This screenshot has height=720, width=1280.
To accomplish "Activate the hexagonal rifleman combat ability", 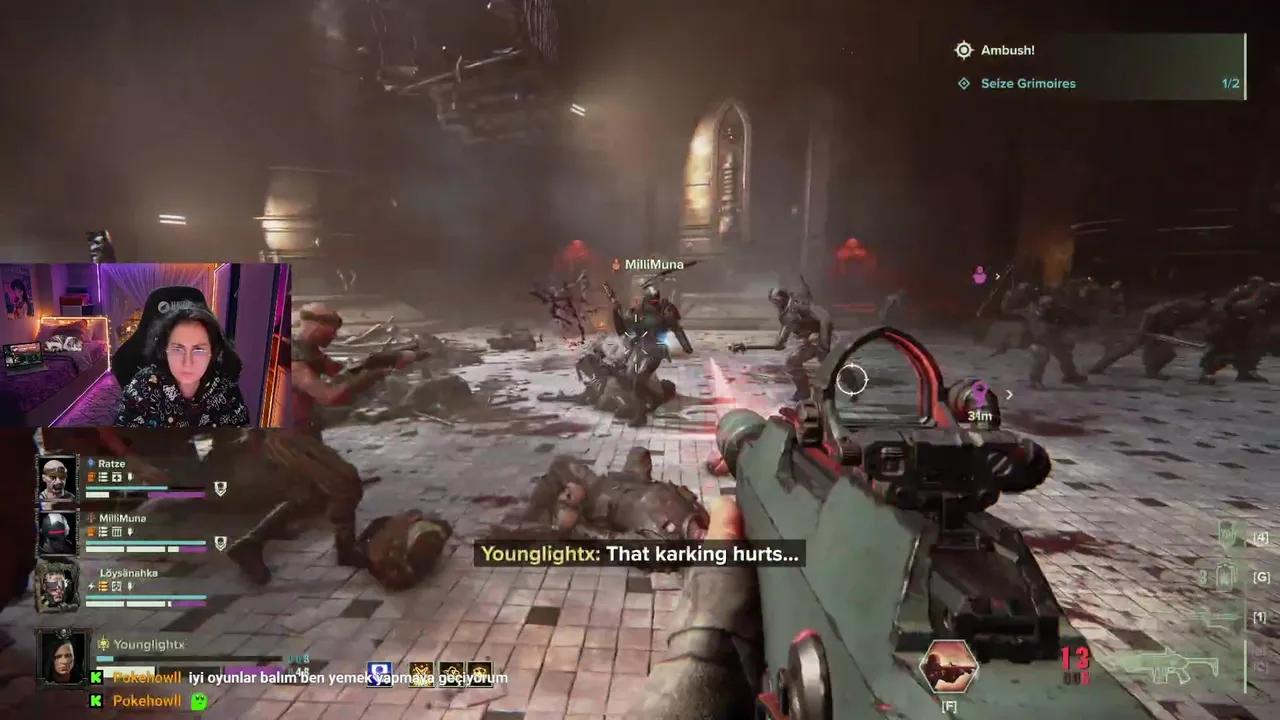I will [x=948, y=667].
